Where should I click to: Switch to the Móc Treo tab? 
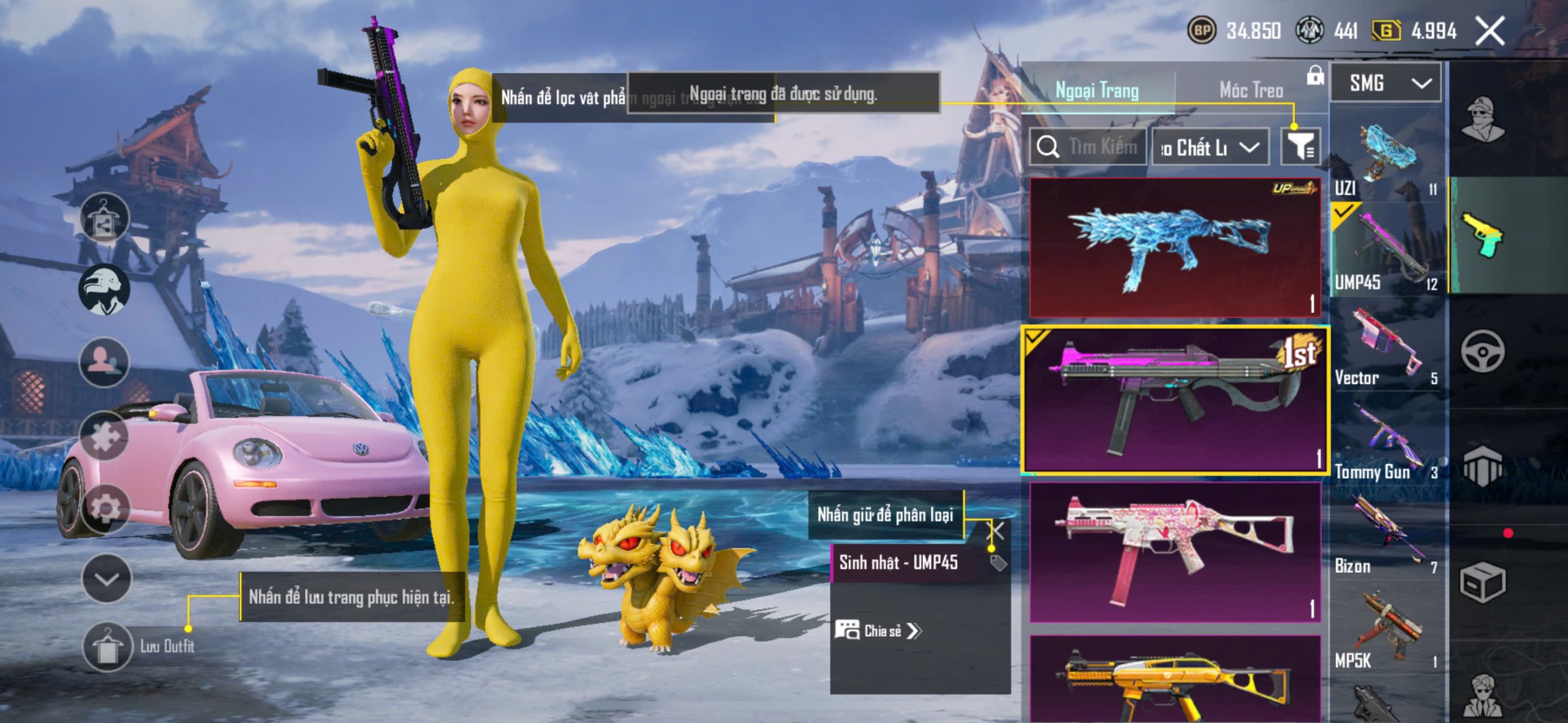(1251, 91)
